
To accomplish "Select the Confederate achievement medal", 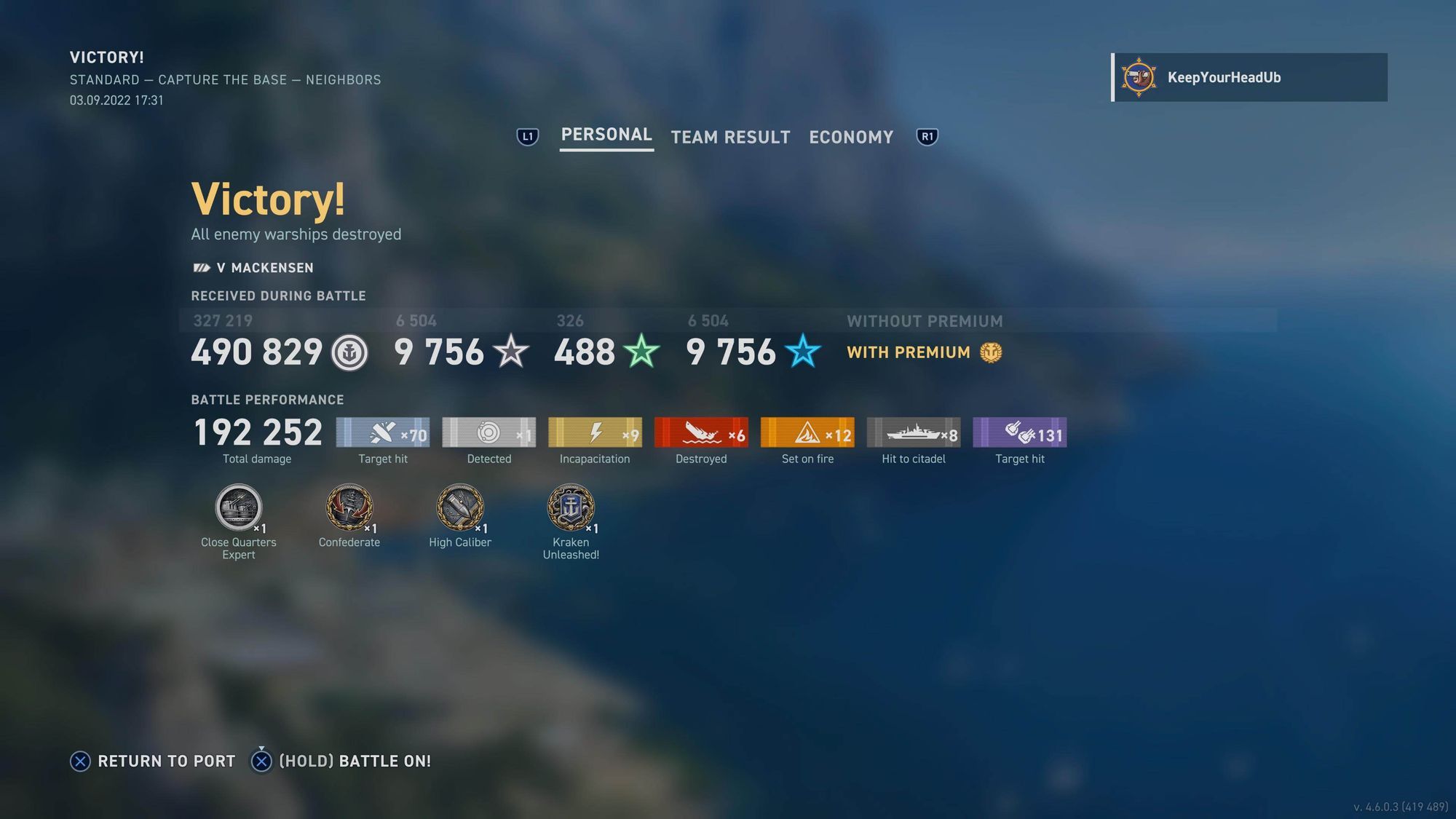I will pos(349,510).
